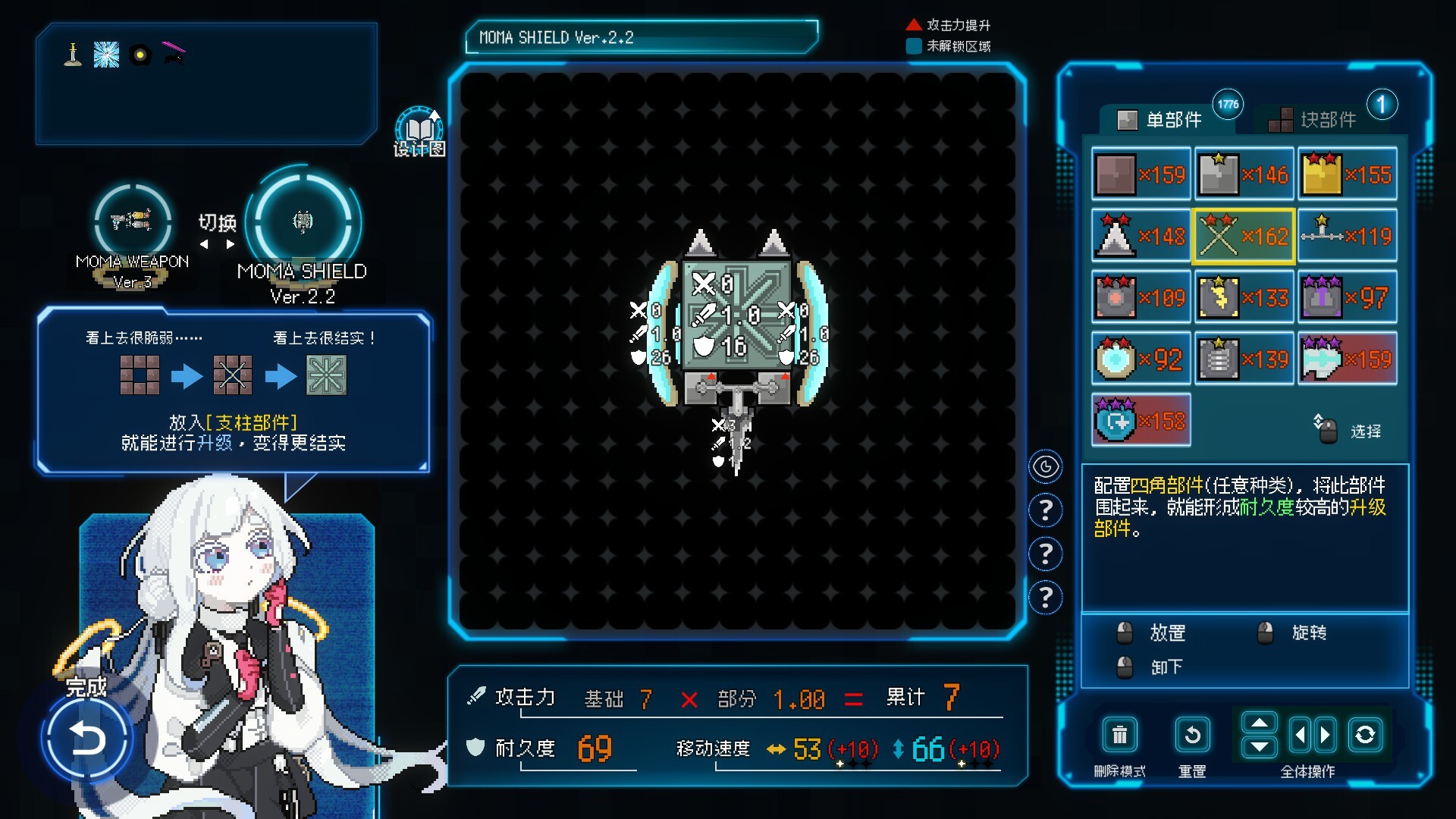Click the 完成 undo arrow button
The width and height of the screenshot is (1456, 819).
[87, 737]
